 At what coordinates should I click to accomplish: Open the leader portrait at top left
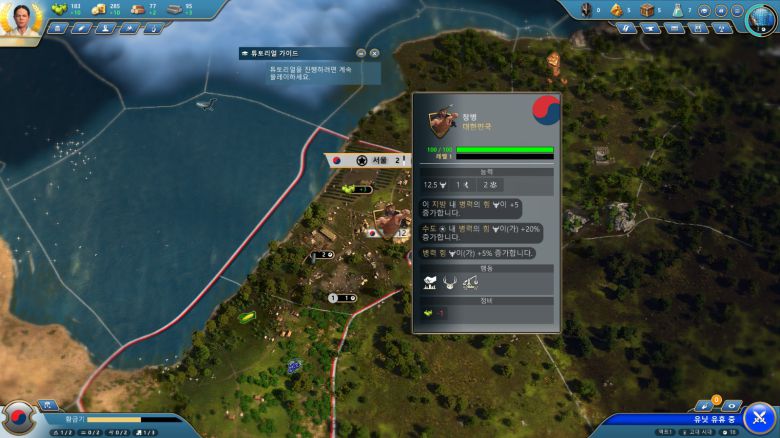coord(22,20)
